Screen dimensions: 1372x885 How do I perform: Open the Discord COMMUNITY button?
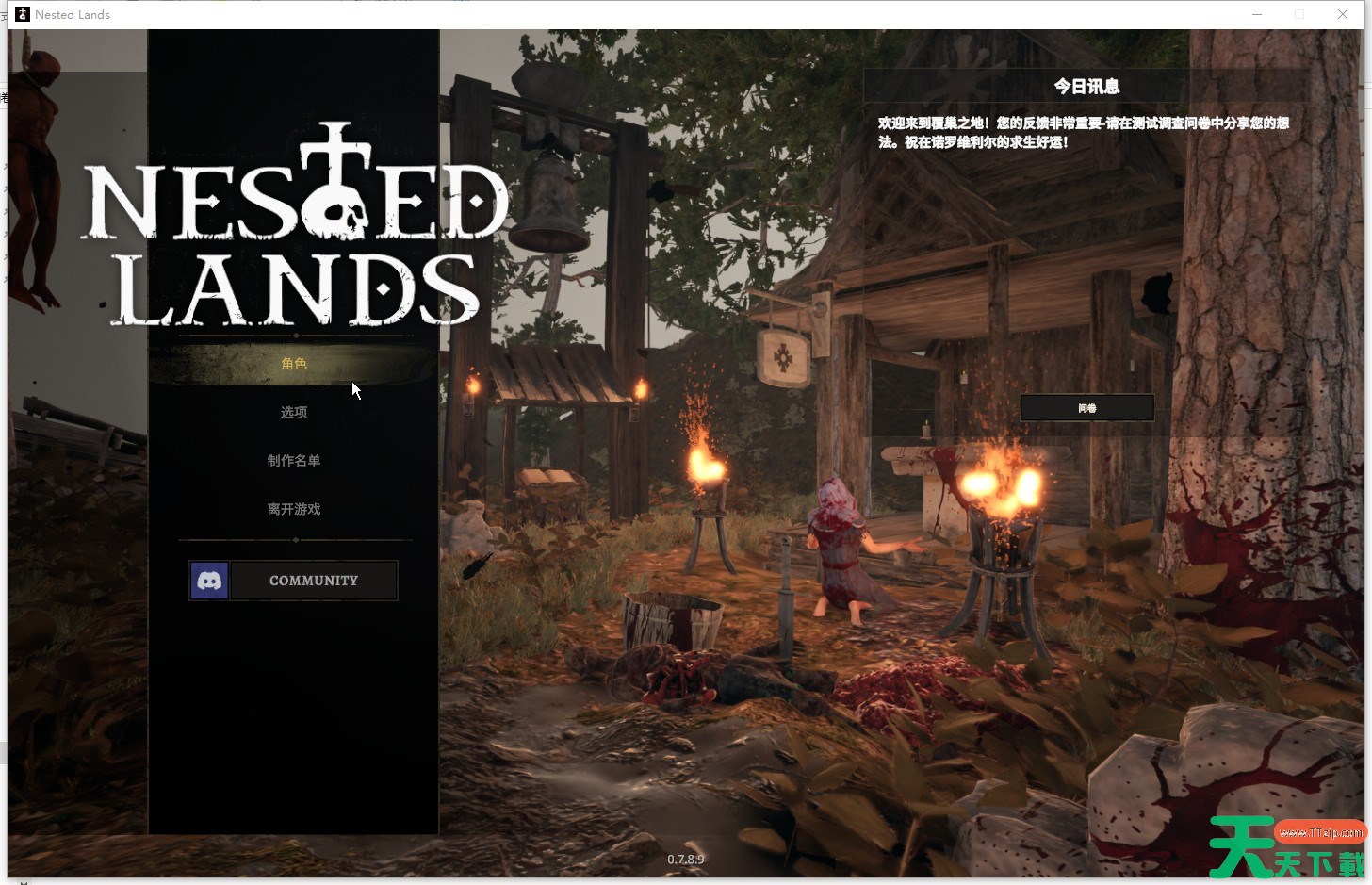294,581
